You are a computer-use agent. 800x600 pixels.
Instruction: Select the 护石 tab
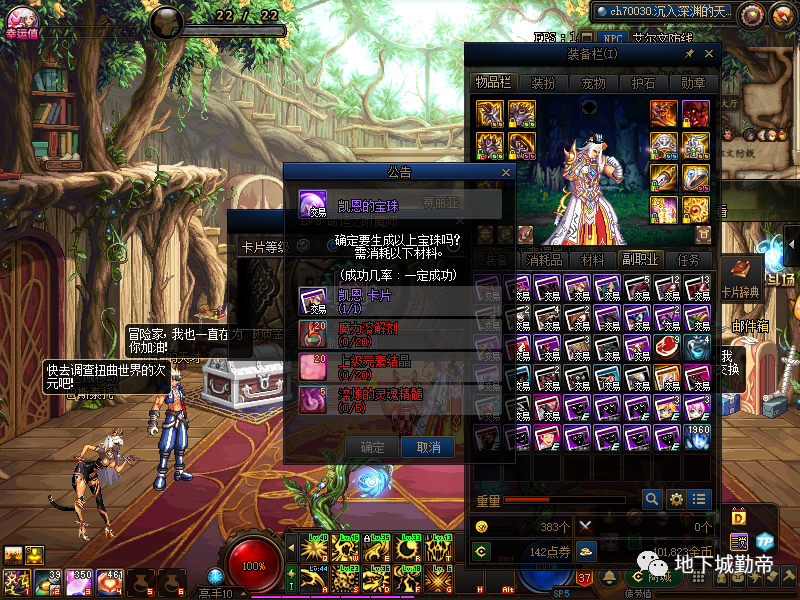click(643, 84)
